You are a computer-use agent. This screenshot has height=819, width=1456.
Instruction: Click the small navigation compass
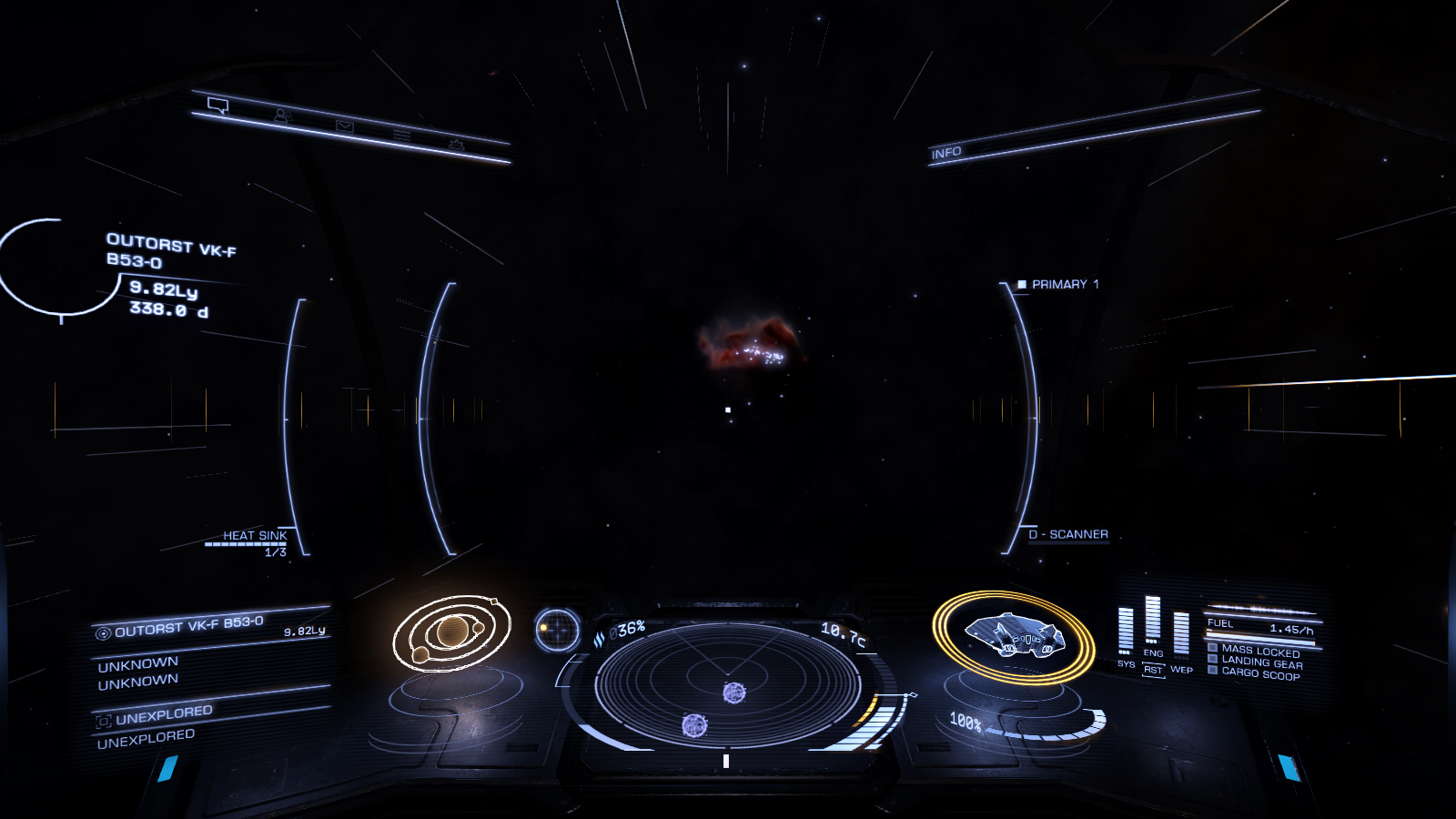[x=557, y=630]
